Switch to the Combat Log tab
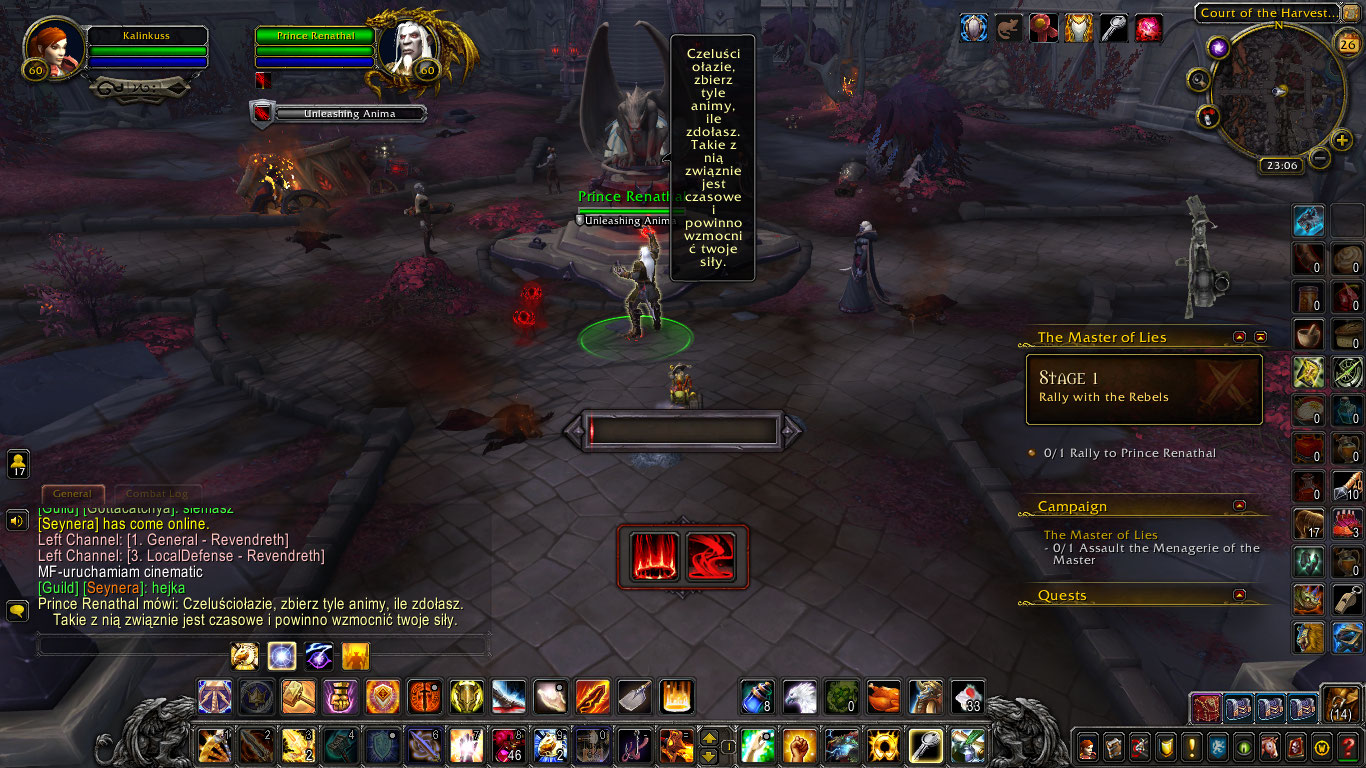The image size is (1366, 768). (157, 493)
